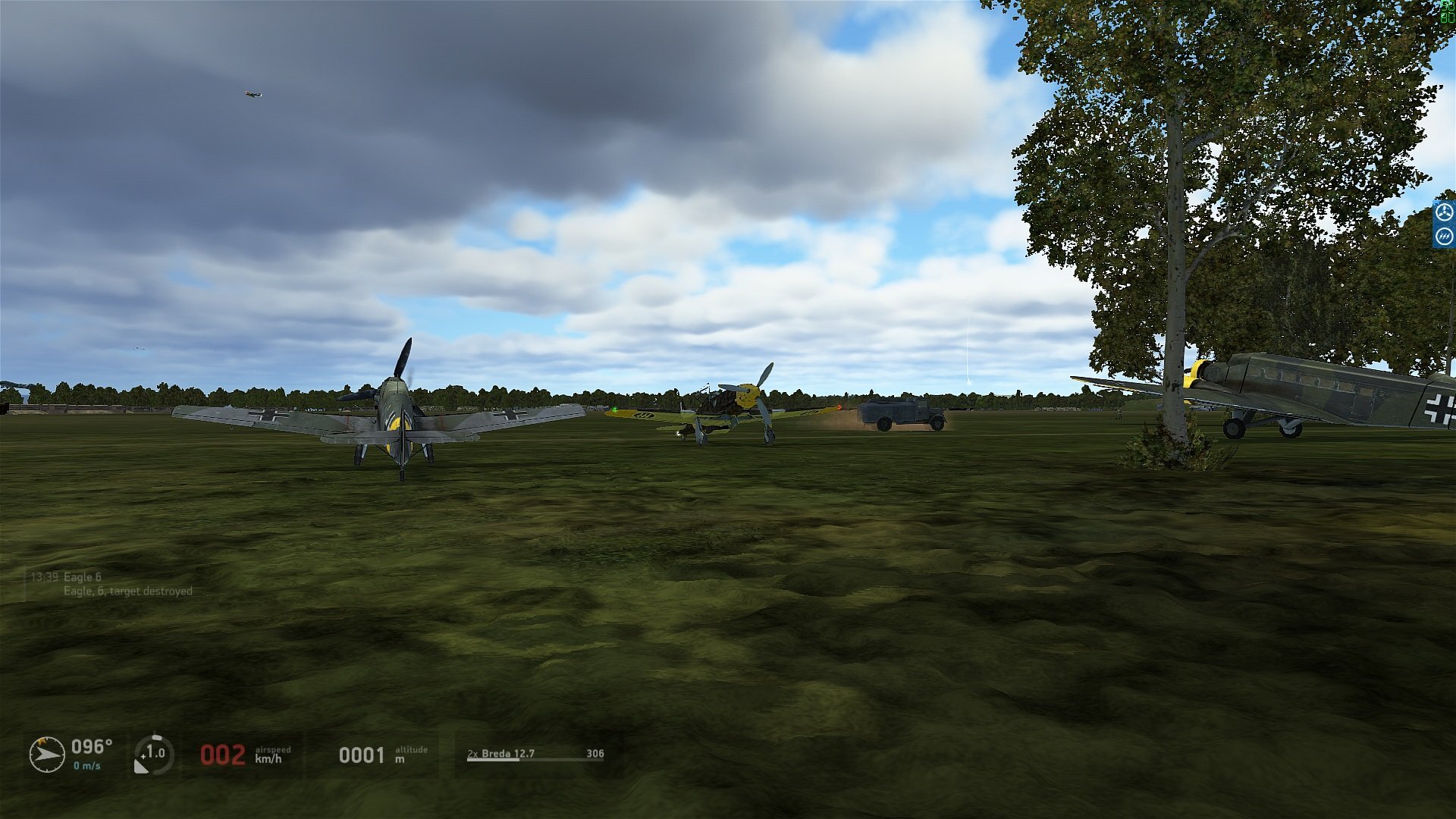Click the 306 ammunition counter
Viewport: 1456px width, 819px height.
tap(596, 754)
